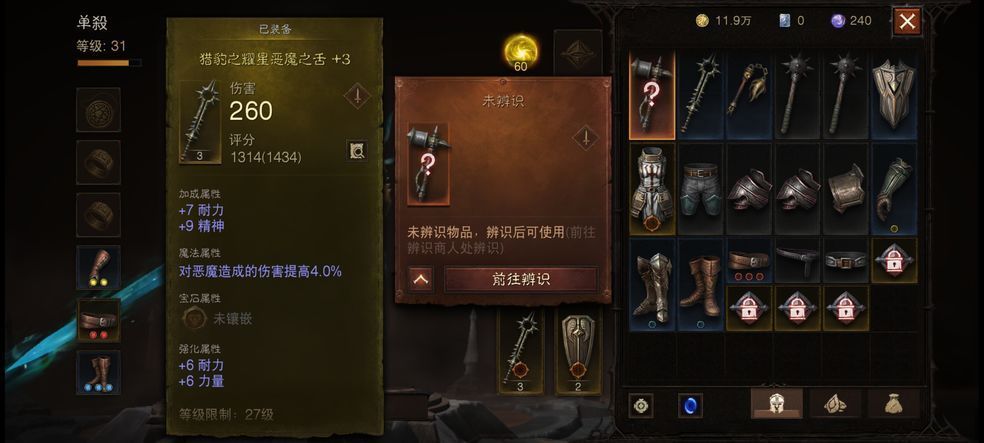
Task: Open the equipped mace weapon slot
Action: pyautogui.click(x=520, y=352)
